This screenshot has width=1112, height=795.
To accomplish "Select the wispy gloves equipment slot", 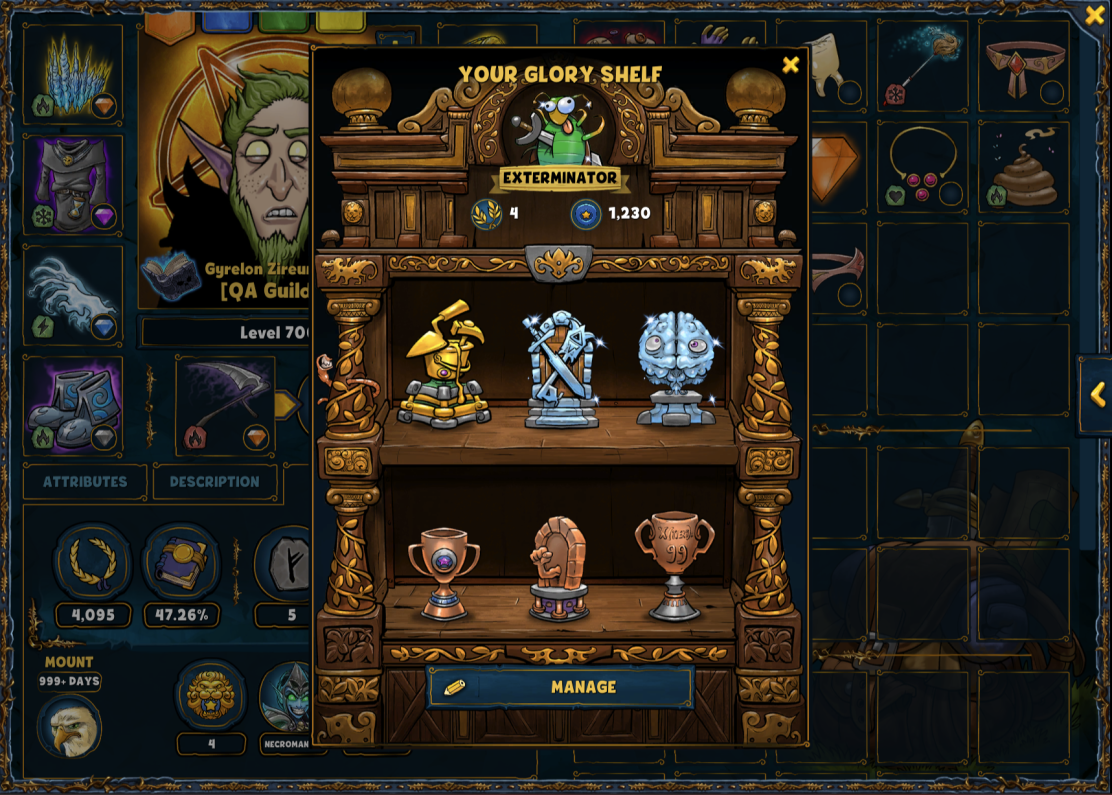I will coord(73,296).
